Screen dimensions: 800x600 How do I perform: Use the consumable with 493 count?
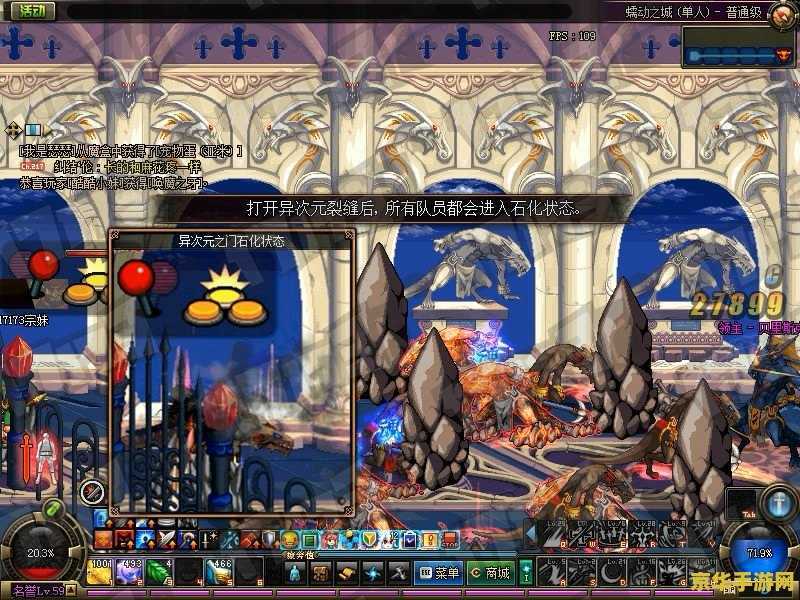pyautogui.click(x=132, y=573)
